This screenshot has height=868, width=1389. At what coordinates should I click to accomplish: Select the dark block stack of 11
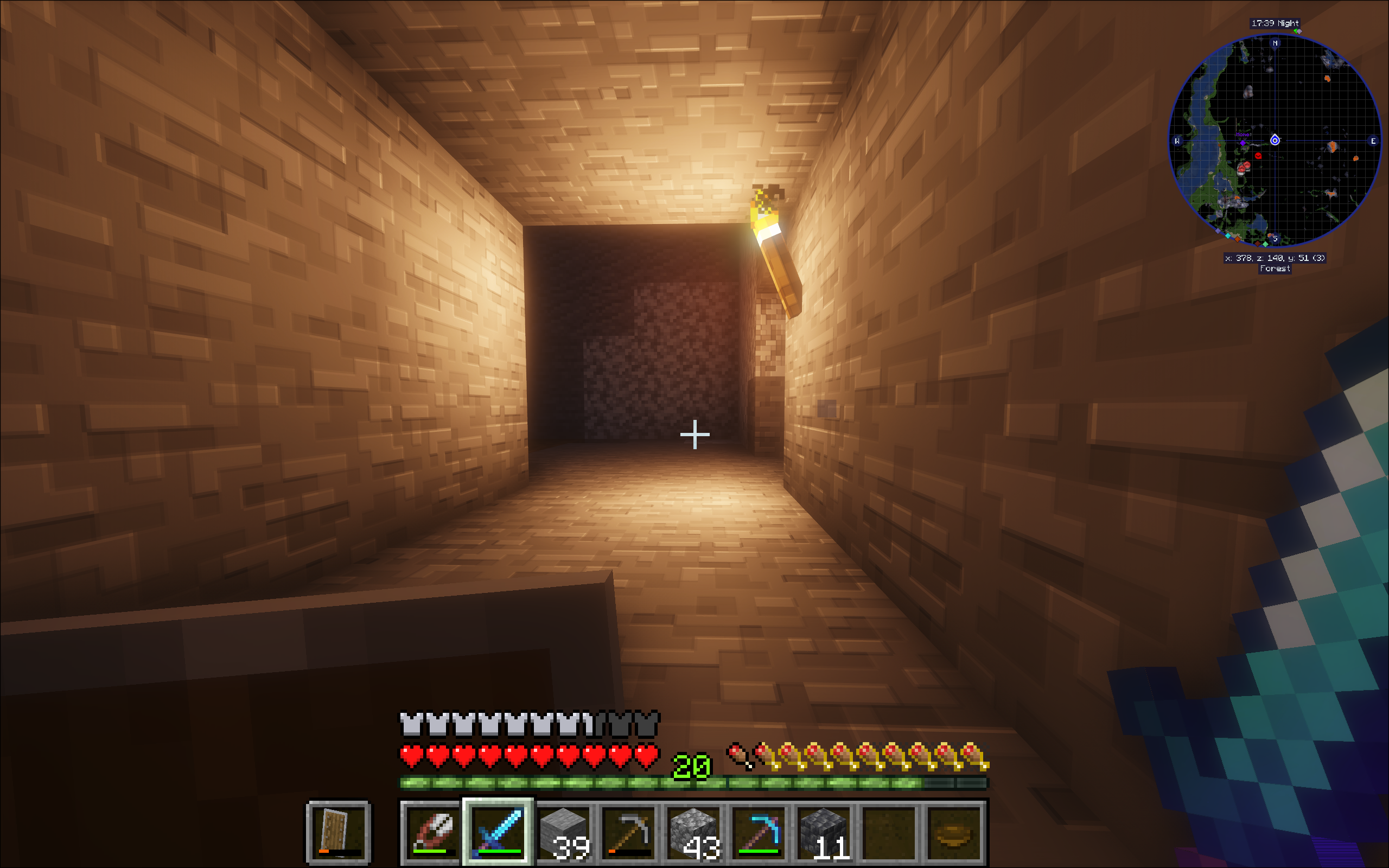pos(824,831)
